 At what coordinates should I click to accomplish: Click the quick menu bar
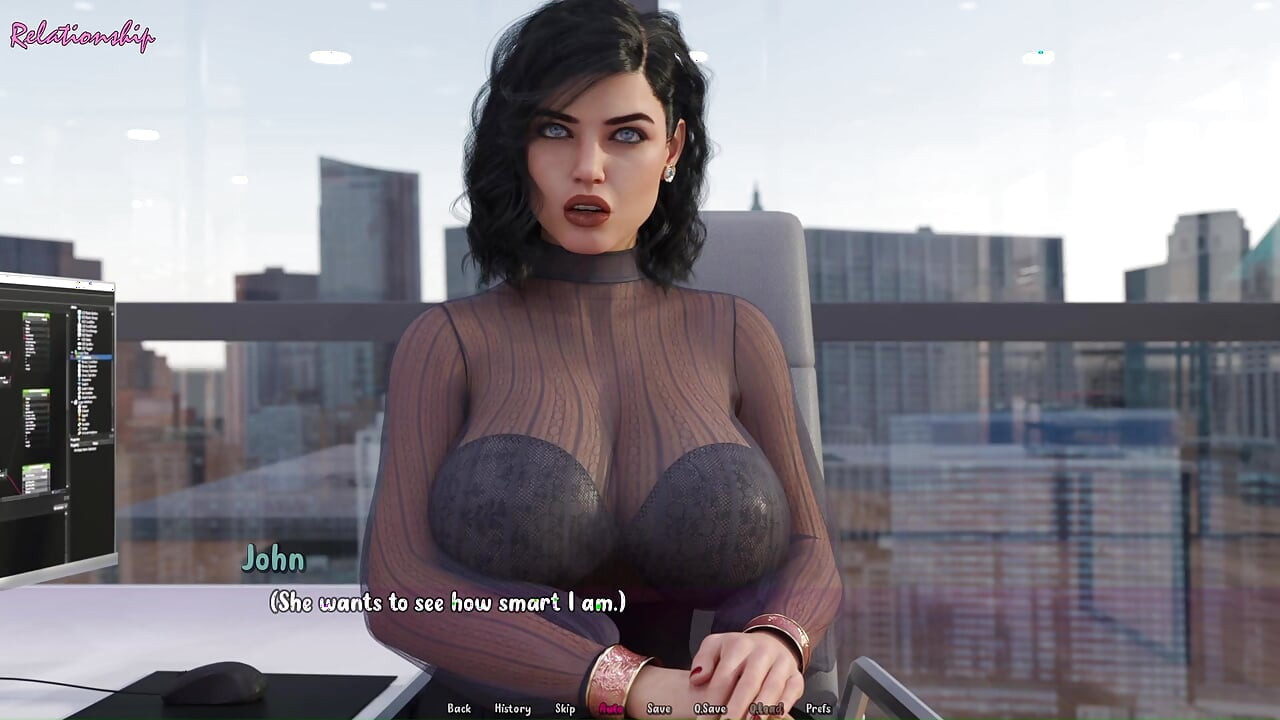click(x=640, y=707)
